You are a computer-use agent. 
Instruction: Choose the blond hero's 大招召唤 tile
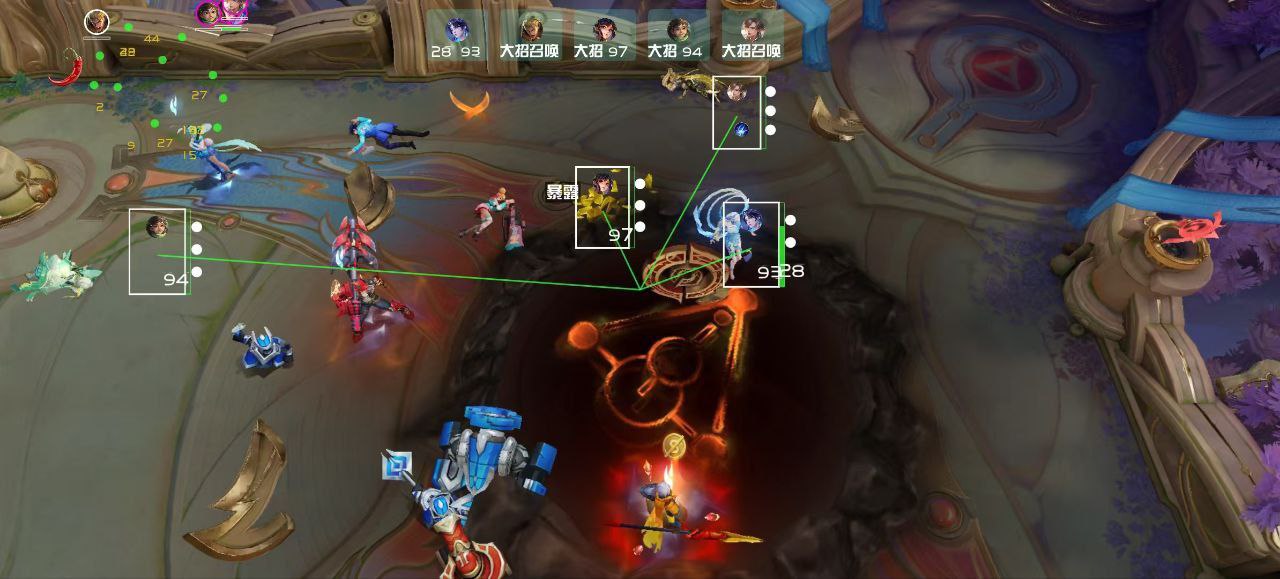(x=530, y=37)
